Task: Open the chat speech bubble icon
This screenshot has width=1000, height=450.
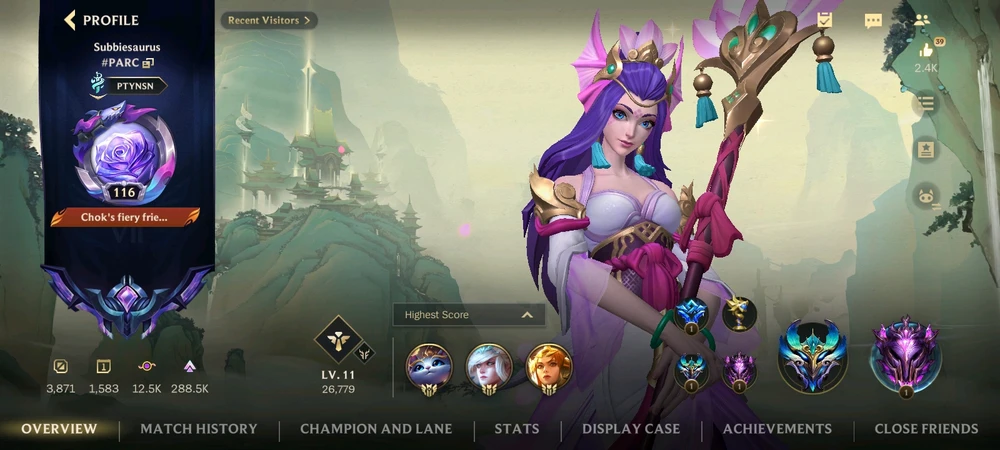Action: point(873,21)
